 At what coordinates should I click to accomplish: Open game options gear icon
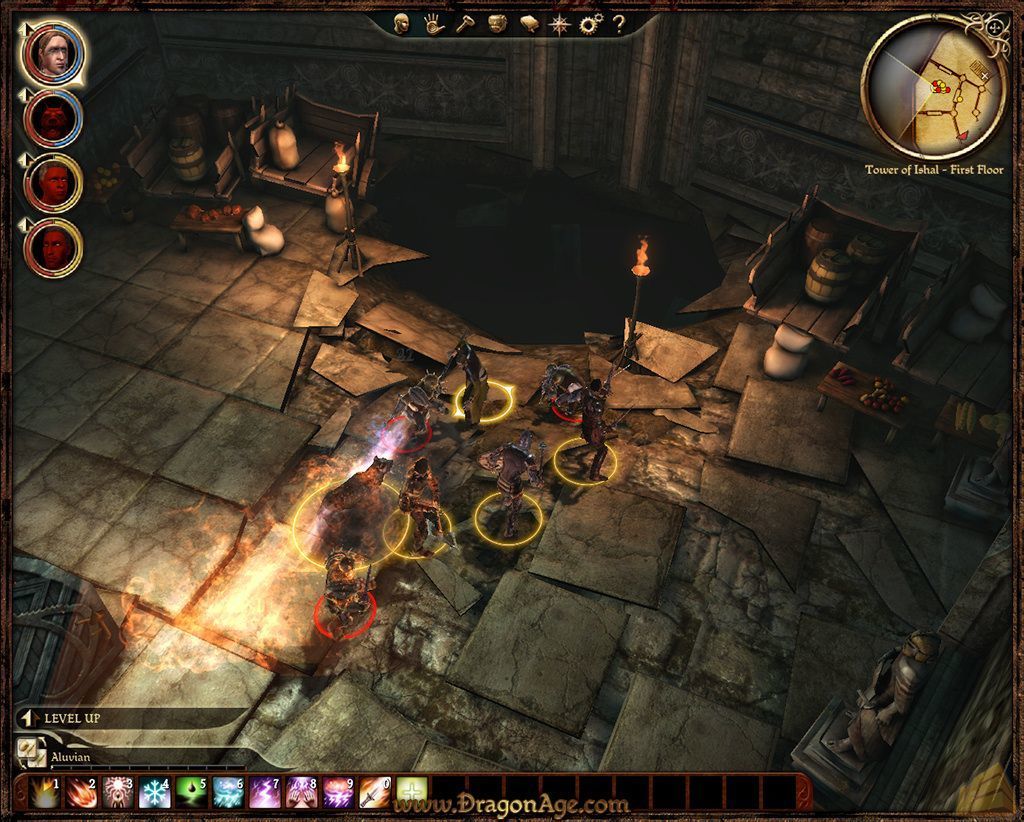pyautogui.click(x=591, y=24)
